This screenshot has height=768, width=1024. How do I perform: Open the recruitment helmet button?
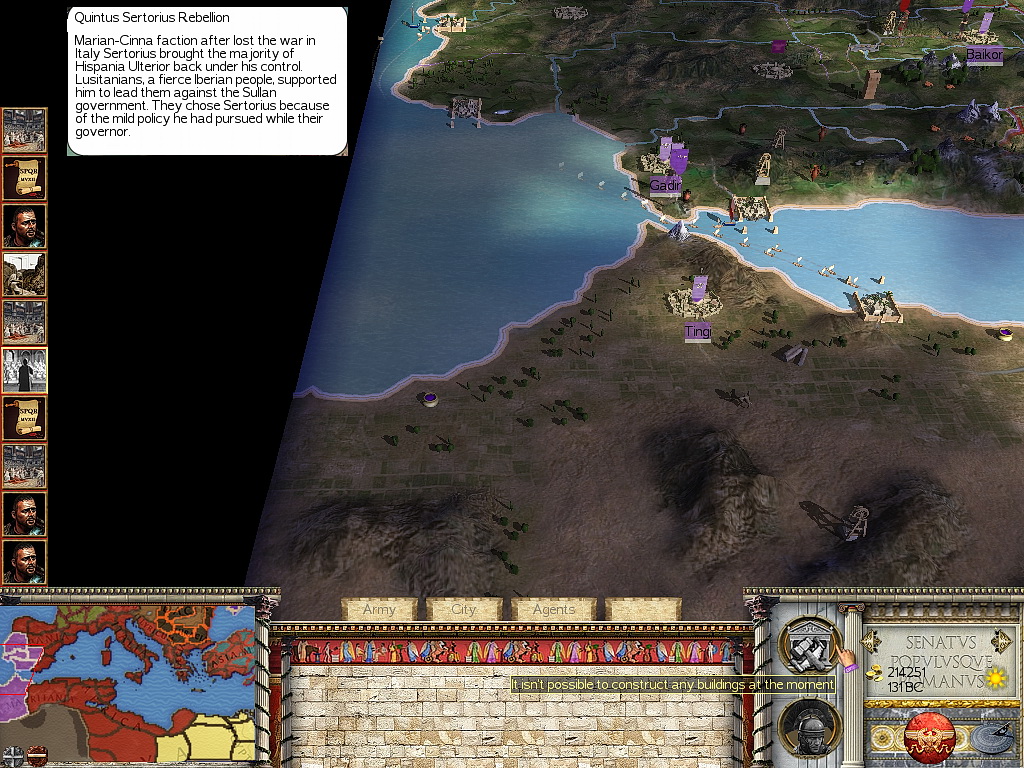809,728
